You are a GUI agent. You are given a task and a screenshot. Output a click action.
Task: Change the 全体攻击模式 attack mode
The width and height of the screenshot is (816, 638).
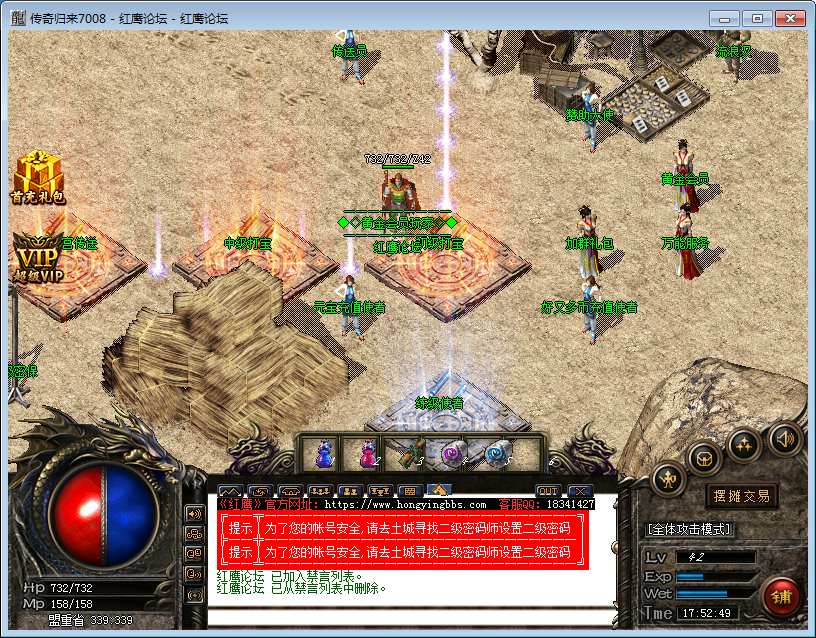[689, 528]
